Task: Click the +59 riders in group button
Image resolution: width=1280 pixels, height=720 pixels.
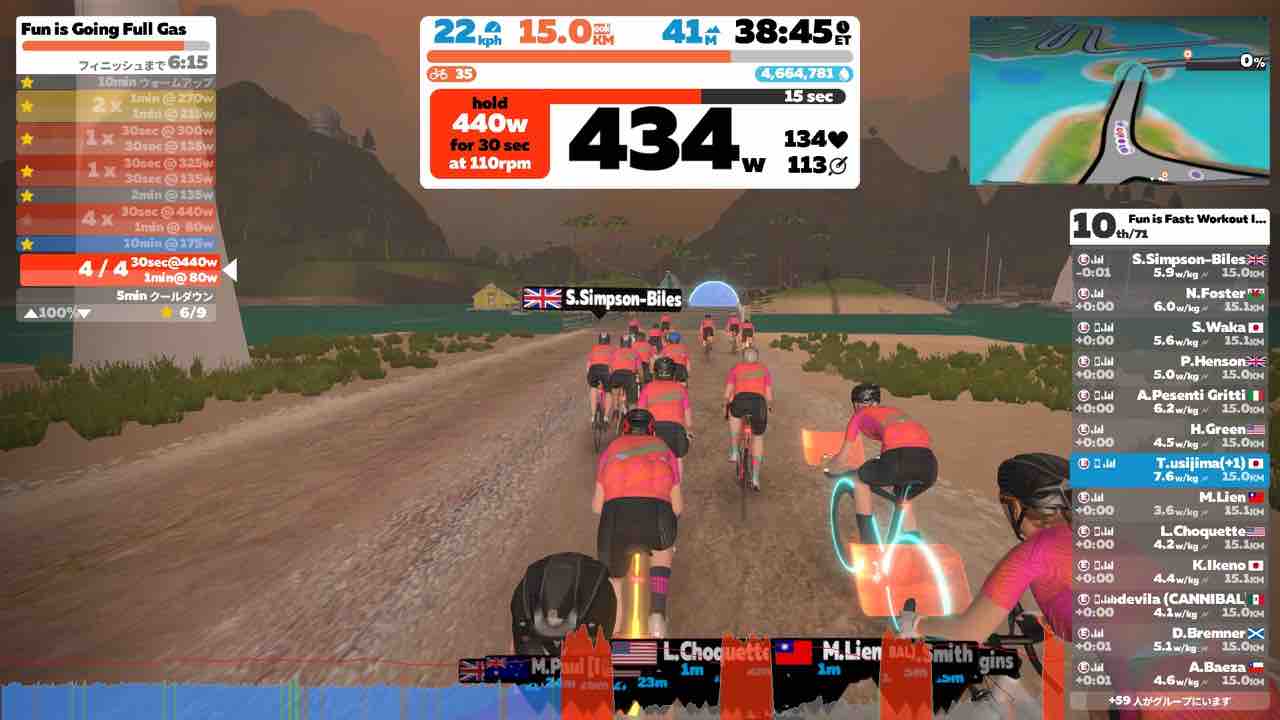Action: pos(1171,702)
